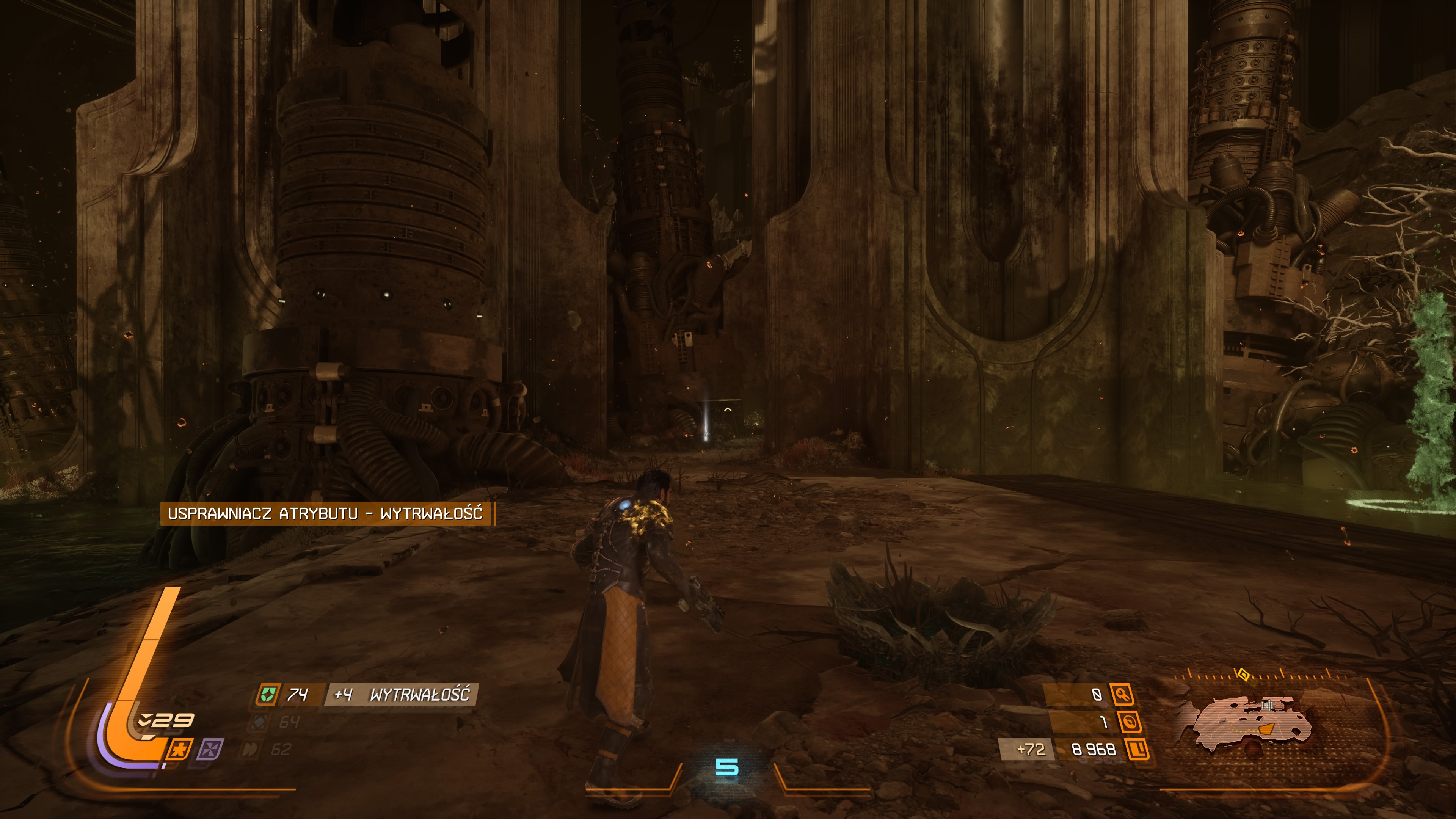Click the green shield Wytrwałość attribute icon

pos(267,694)
